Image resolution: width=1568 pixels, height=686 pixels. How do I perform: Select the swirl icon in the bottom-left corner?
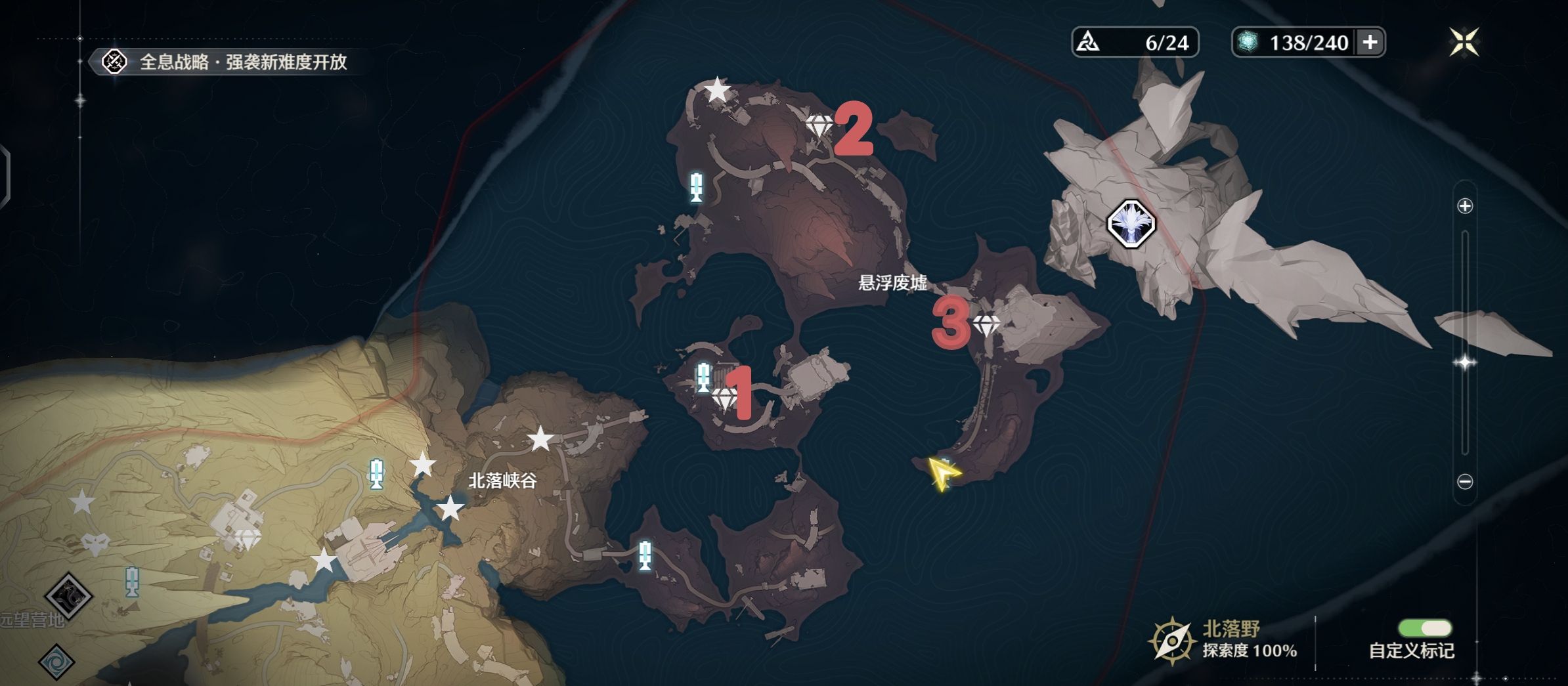57,661
